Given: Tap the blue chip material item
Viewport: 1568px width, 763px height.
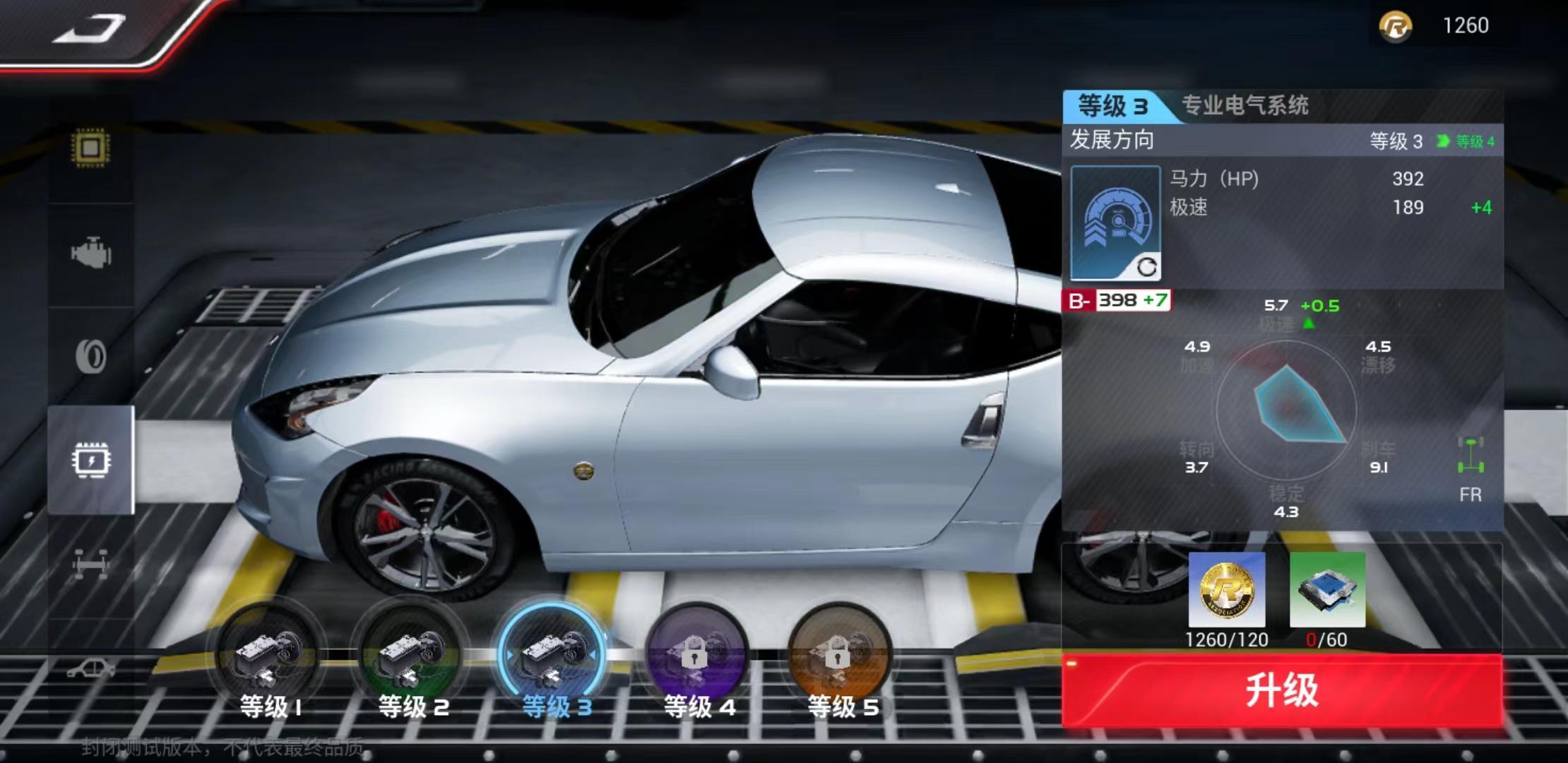Looking at the screenshot, I should click(1327, 591).
